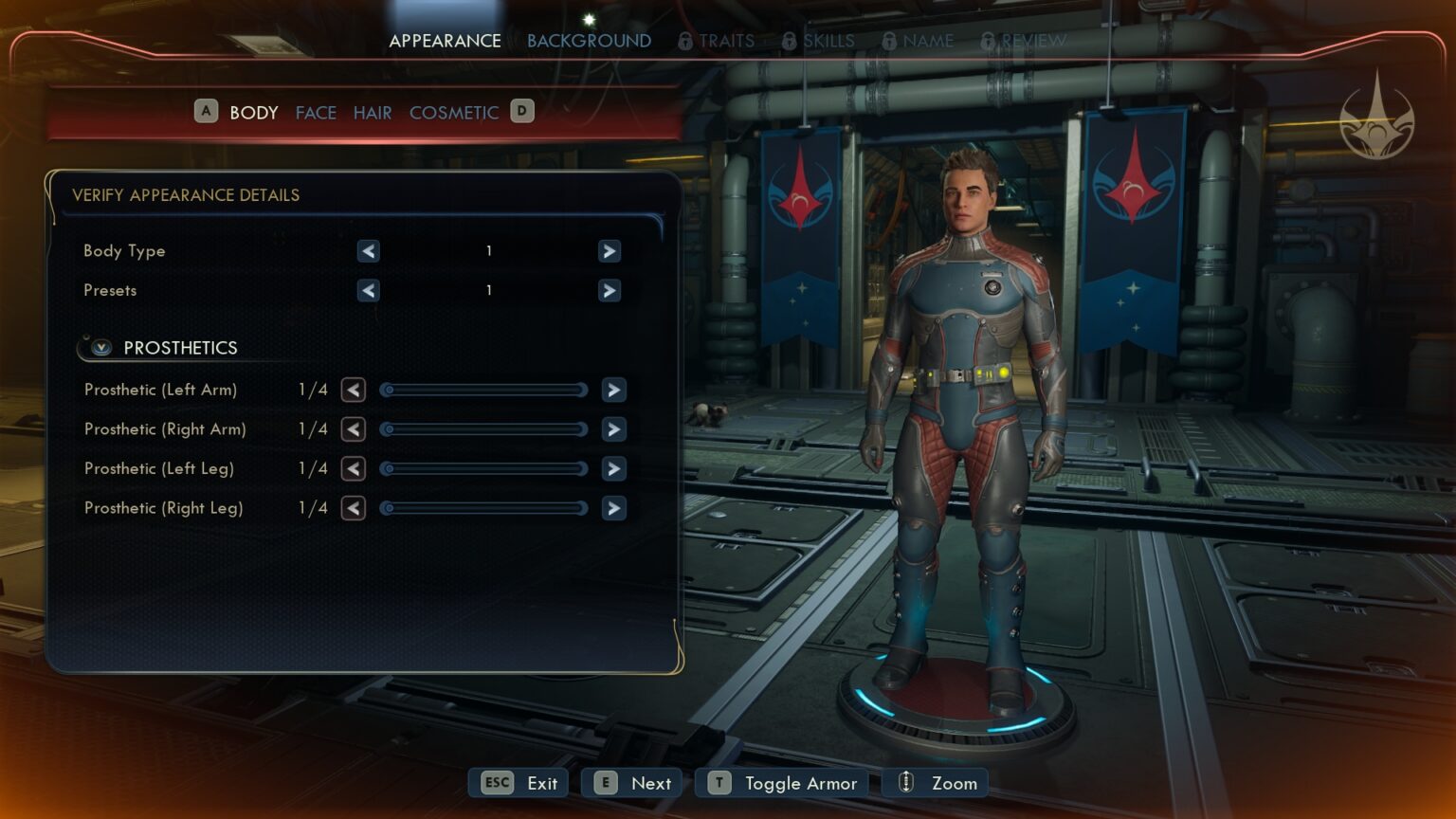Image resolution: width=1456 pixels, height=819 pixels.
Task: Advance Prosthetic (Left Arm) to next option
Action: (614, 390)
